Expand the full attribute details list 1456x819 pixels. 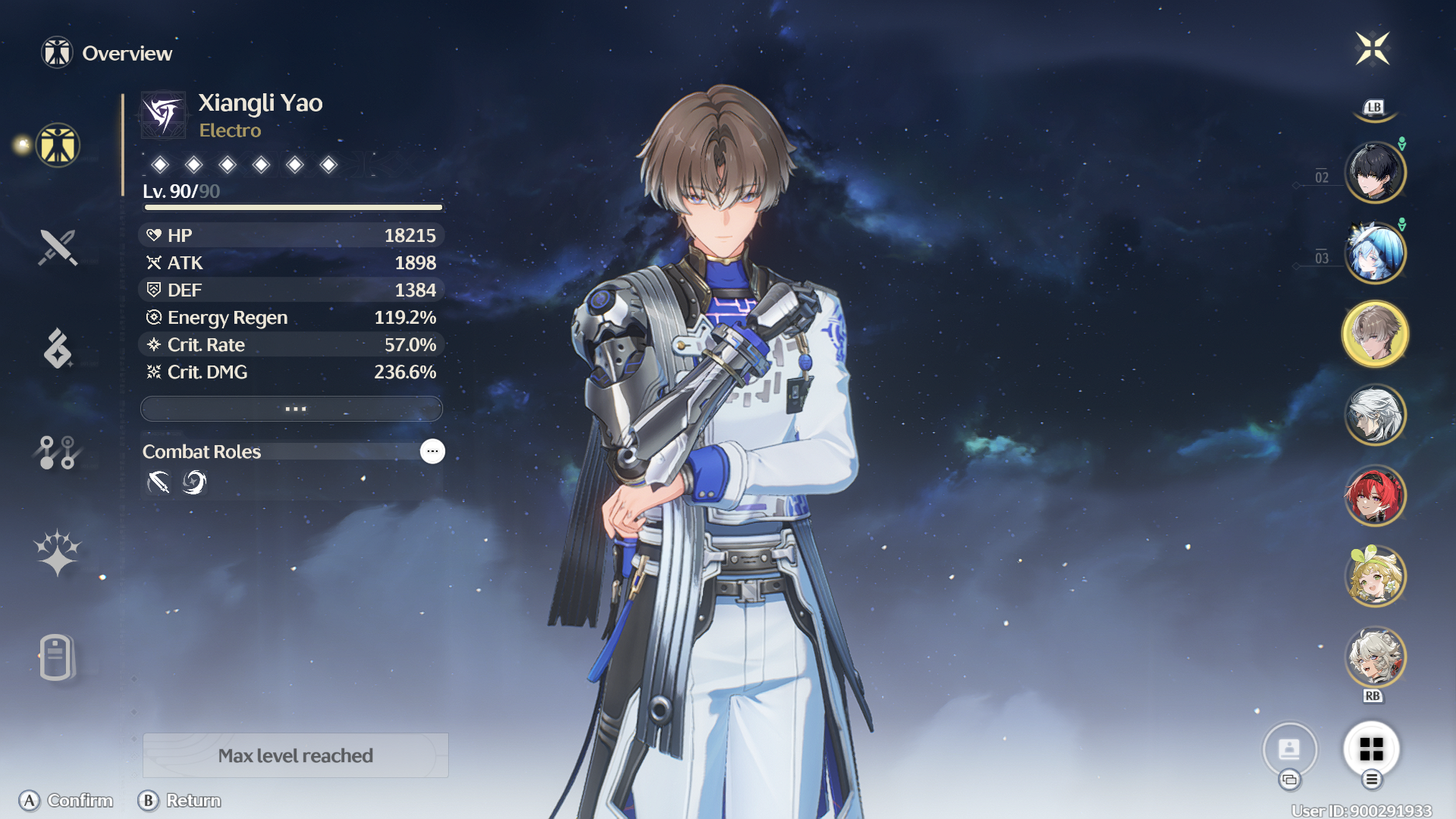tap(292, 409)
